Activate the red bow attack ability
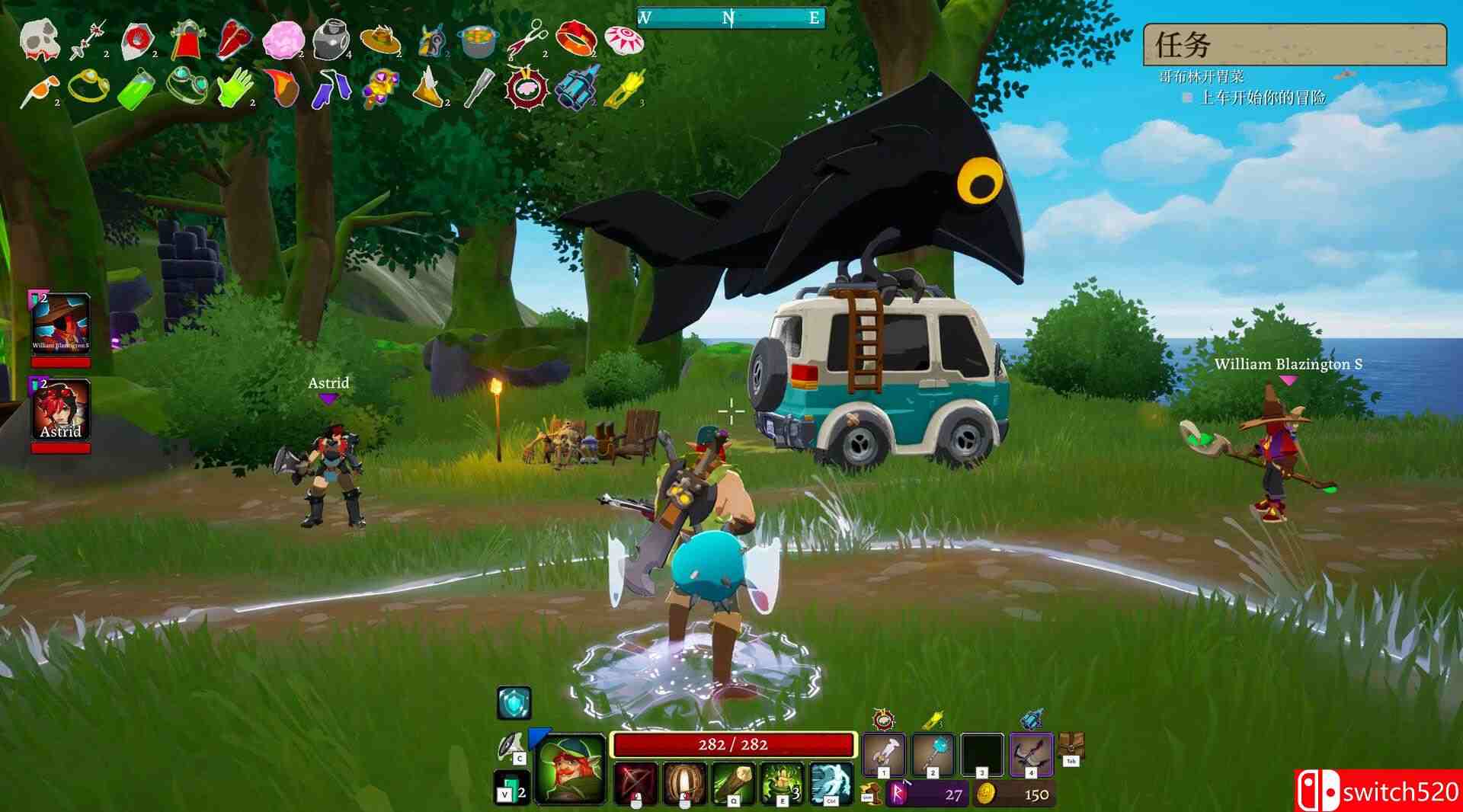 coord(635,783)
